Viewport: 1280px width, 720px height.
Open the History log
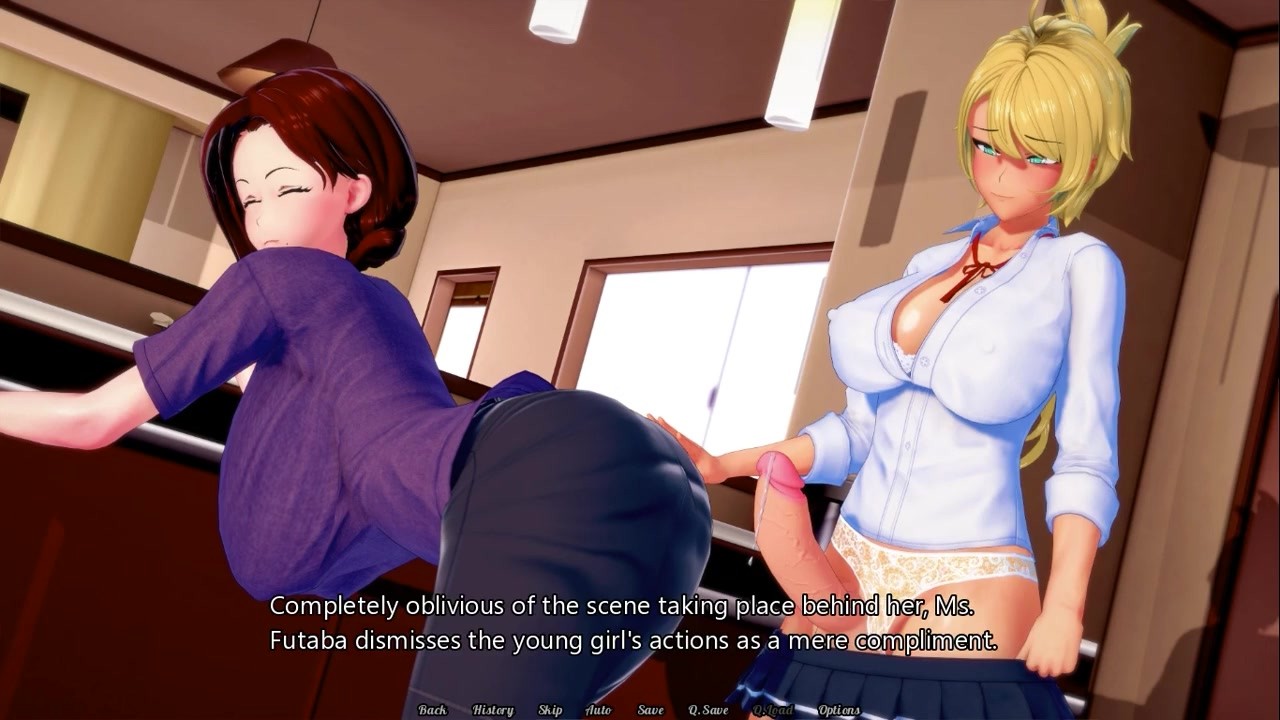pos(493,709)
